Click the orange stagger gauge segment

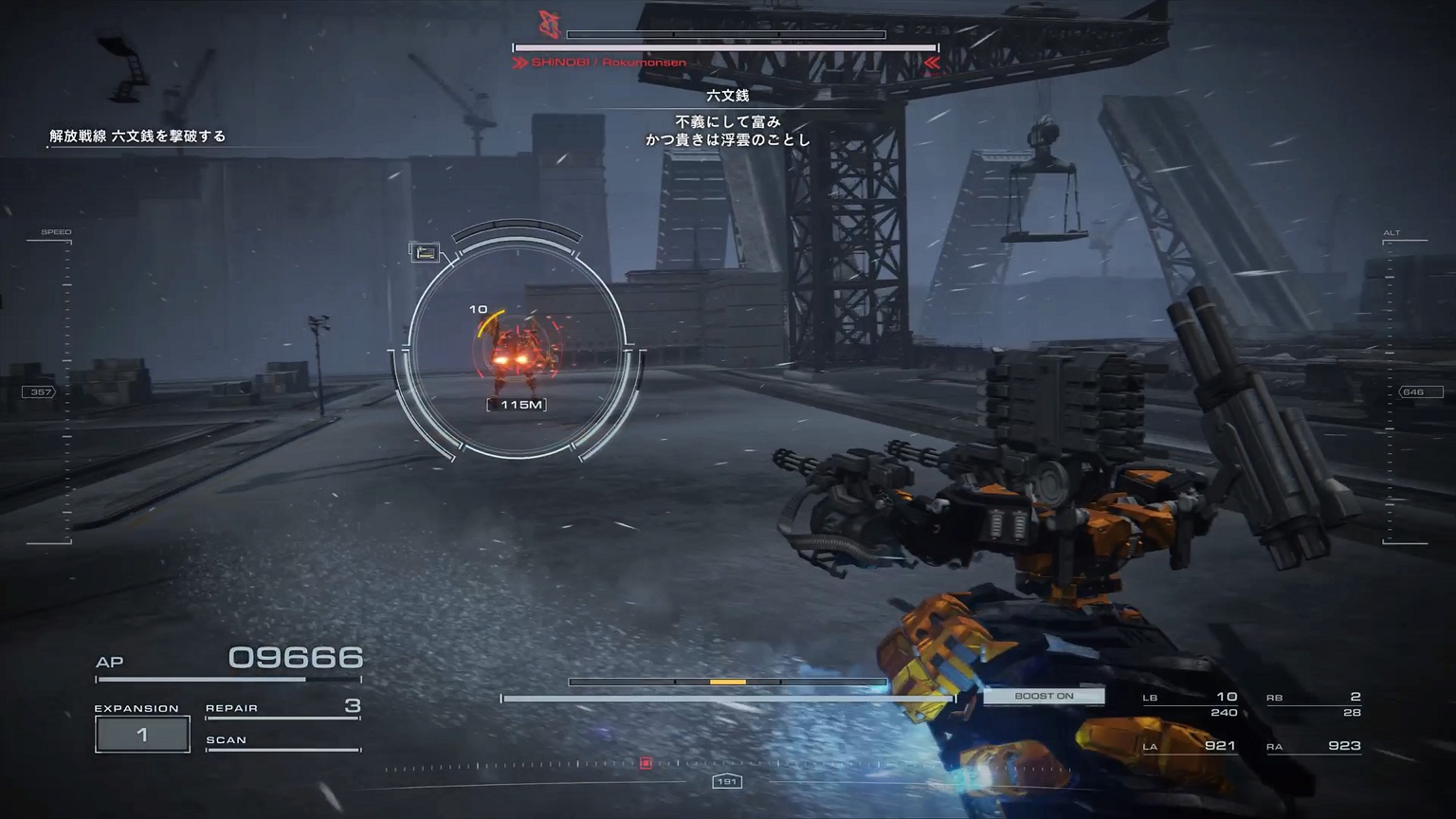(x=726, y=681)
